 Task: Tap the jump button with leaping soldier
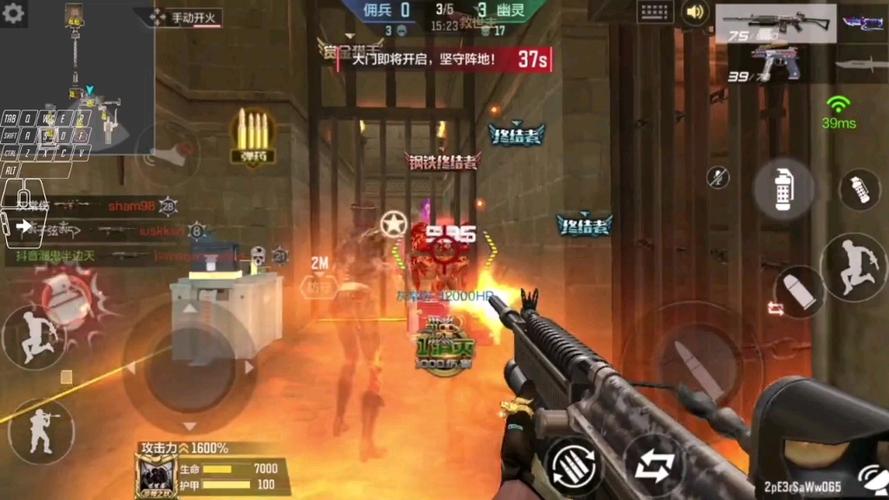point(852,267)
